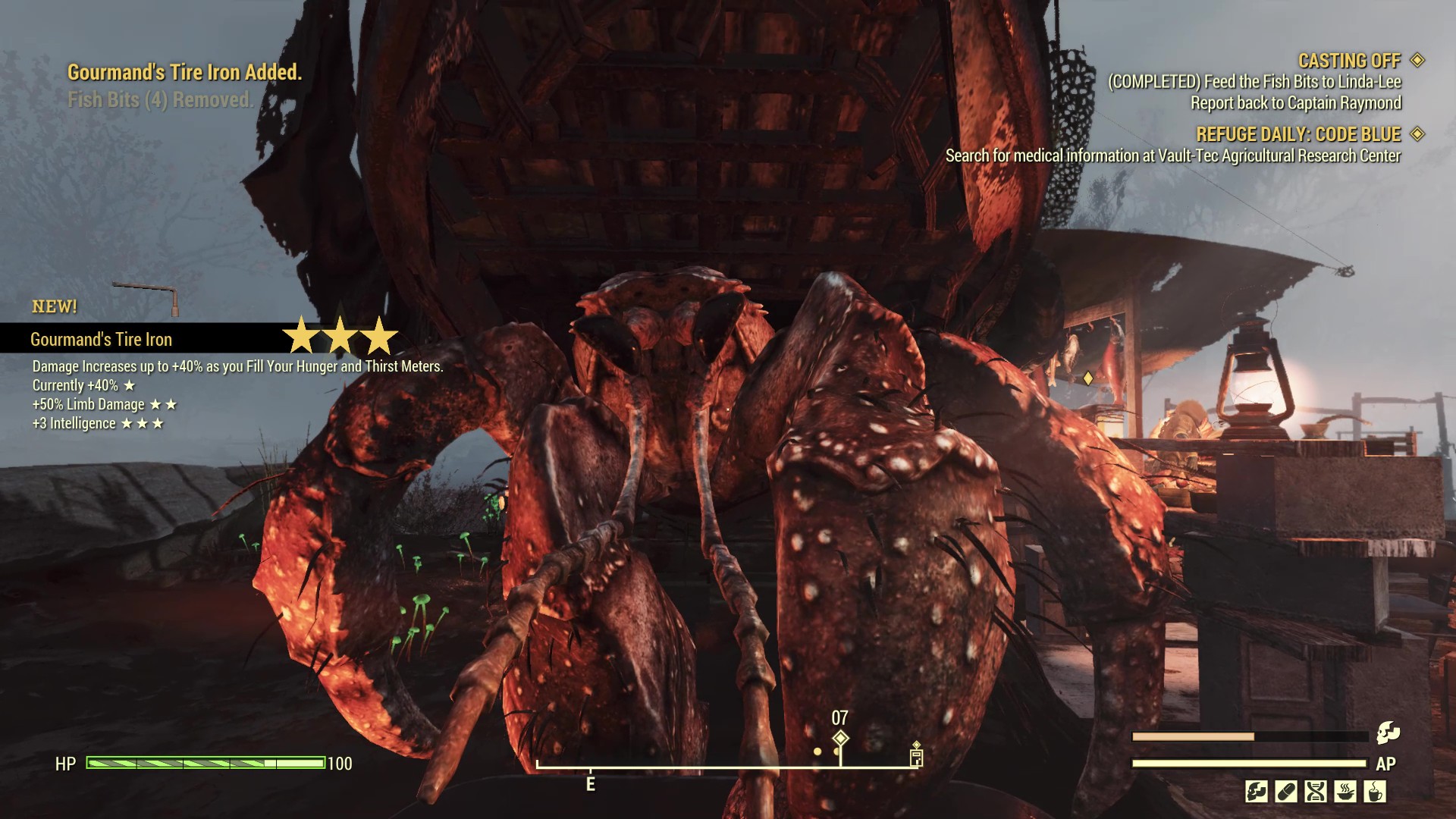Click the vending machine marker on the compass
Image resolution: width=1456 pixels, height=819 pixels.
tap(916, 756)
